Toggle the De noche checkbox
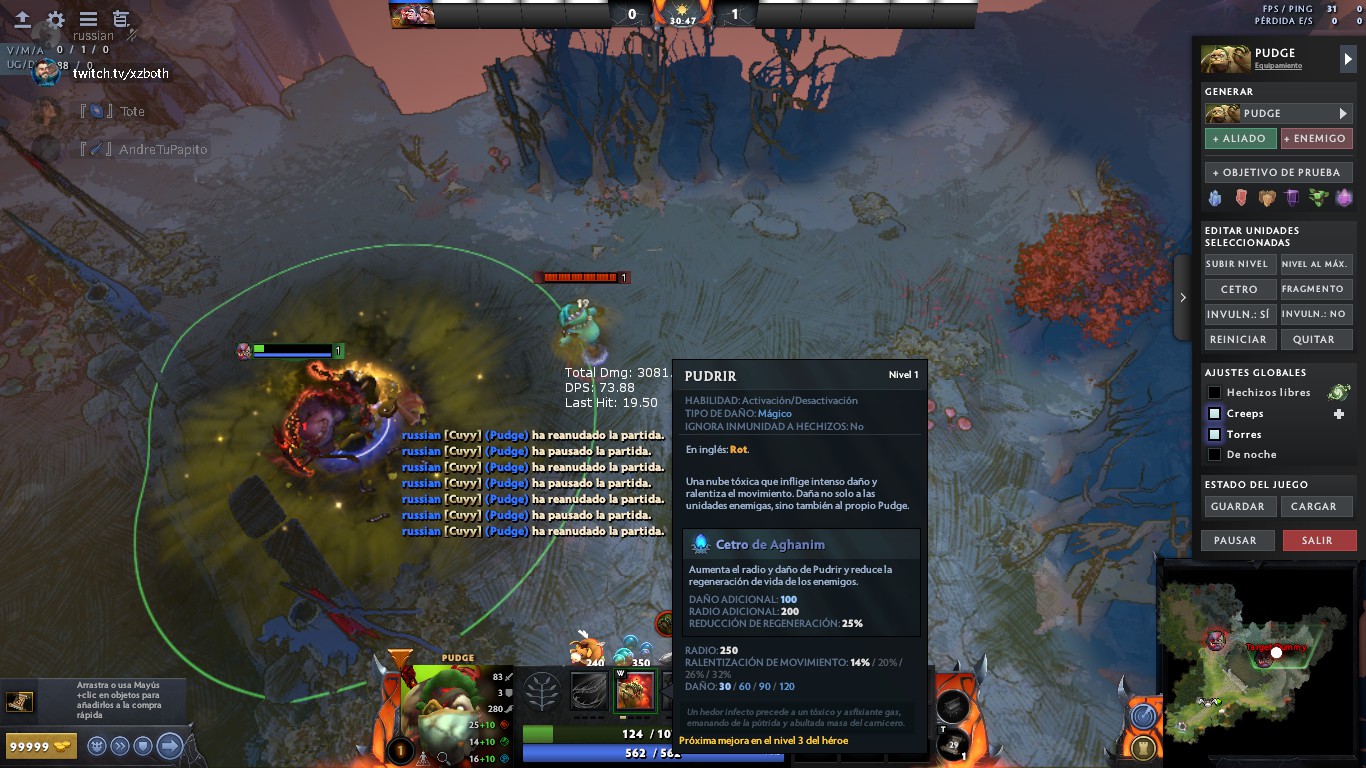The image size is (1366, 768). pos(1215,454)
